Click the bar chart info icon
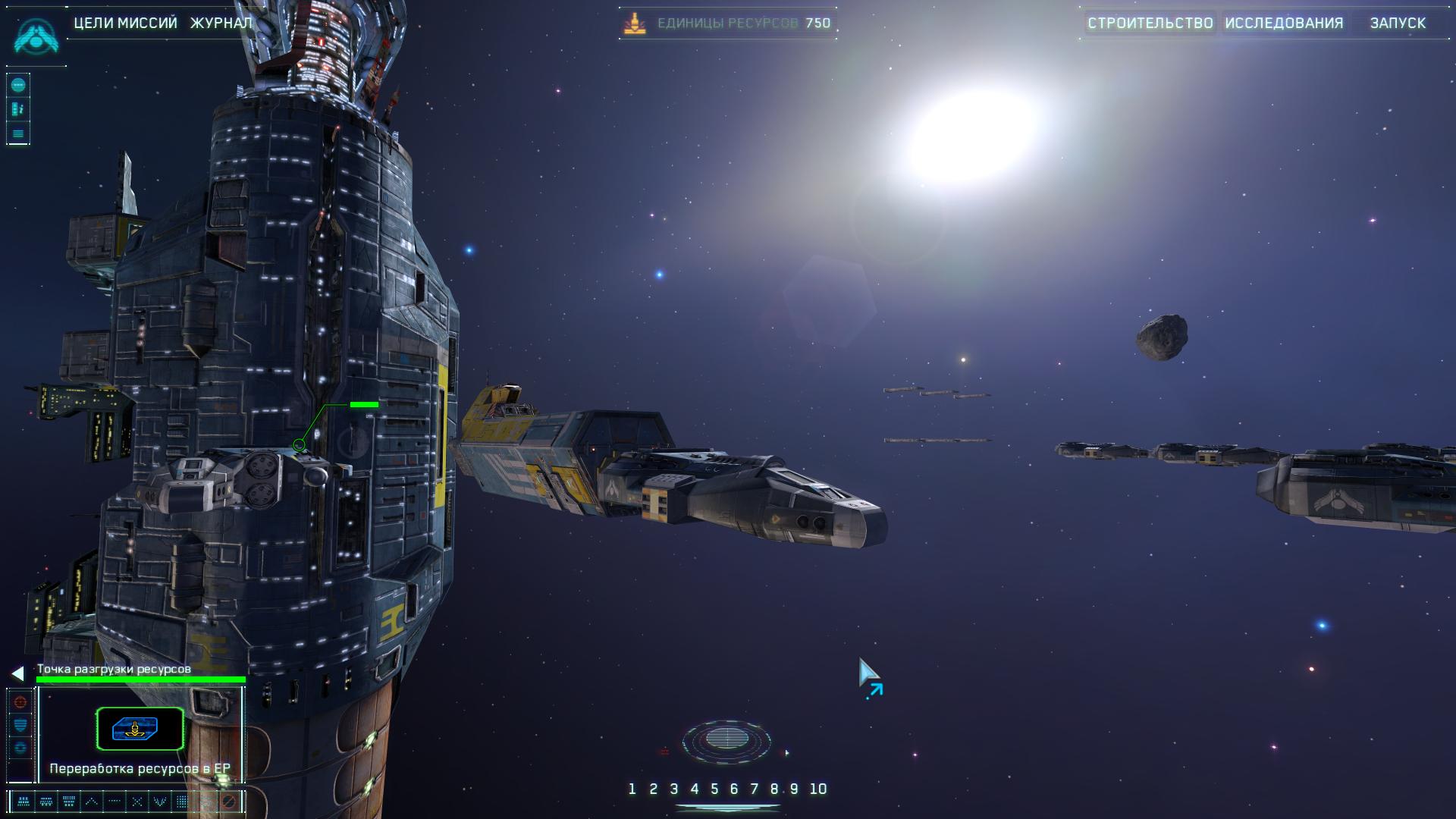 19,110
